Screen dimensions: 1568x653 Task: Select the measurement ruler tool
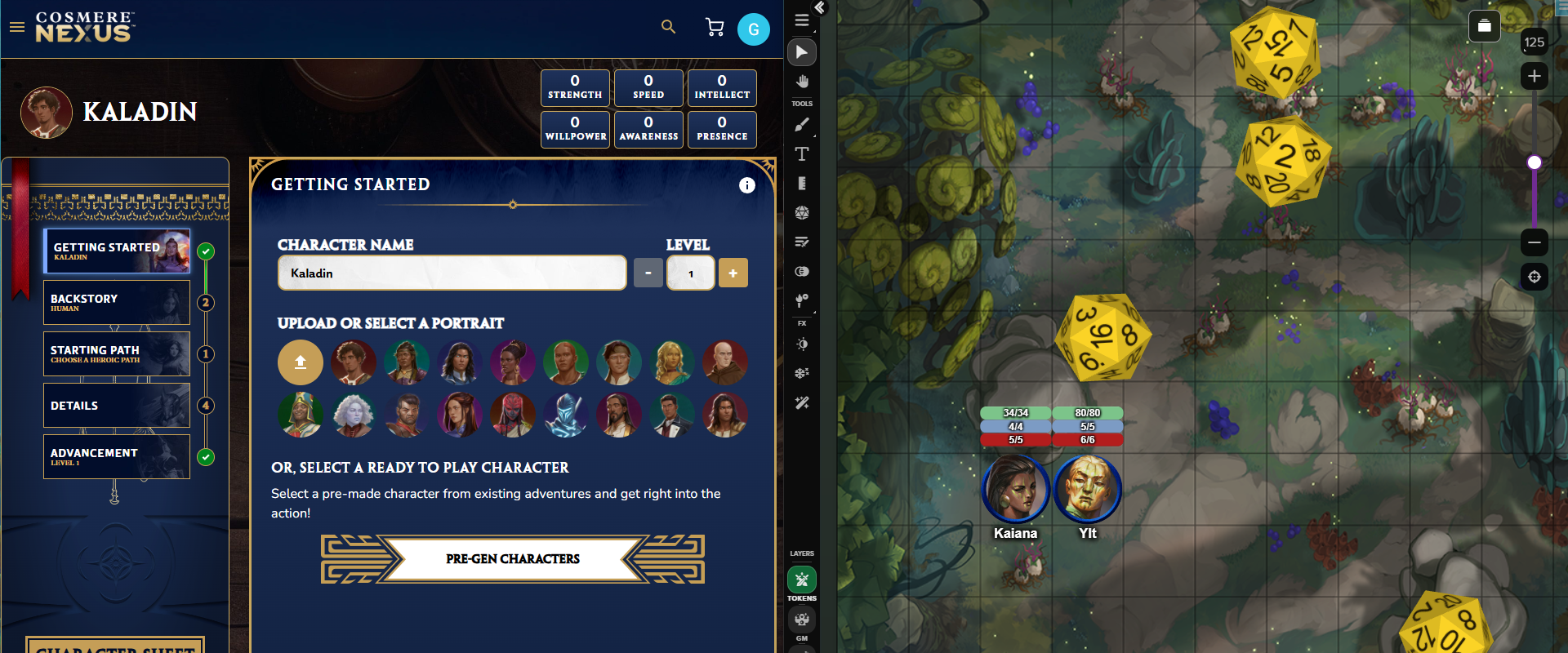pos(802,183)
